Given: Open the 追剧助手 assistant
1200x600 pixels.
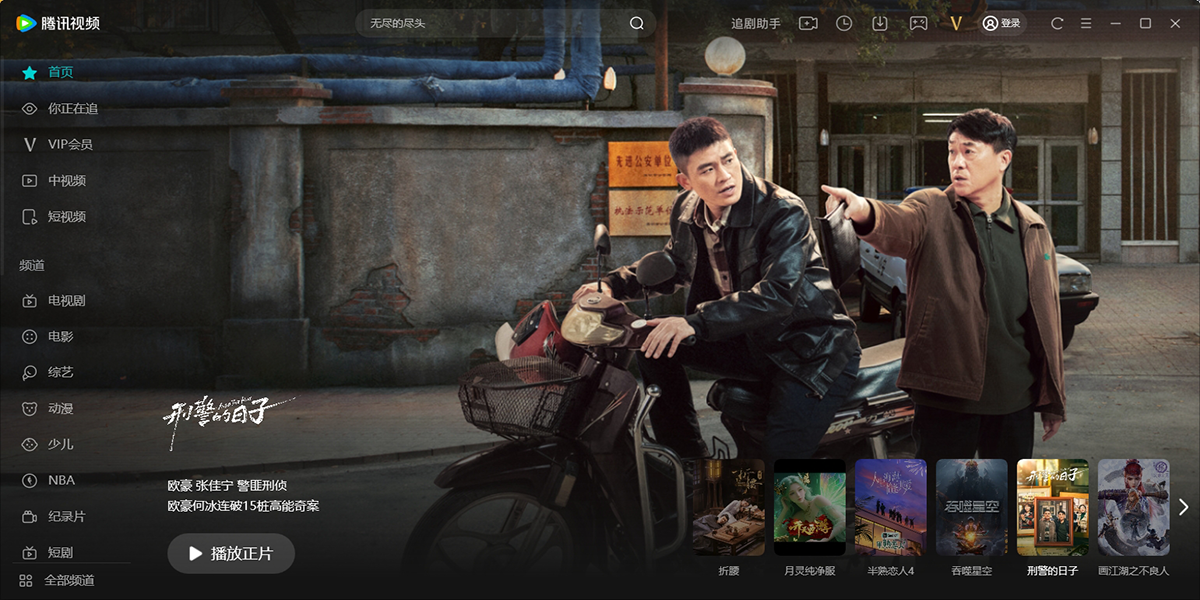Looking at the screenshot, I should pyautogui.click(x=756, y=23).
